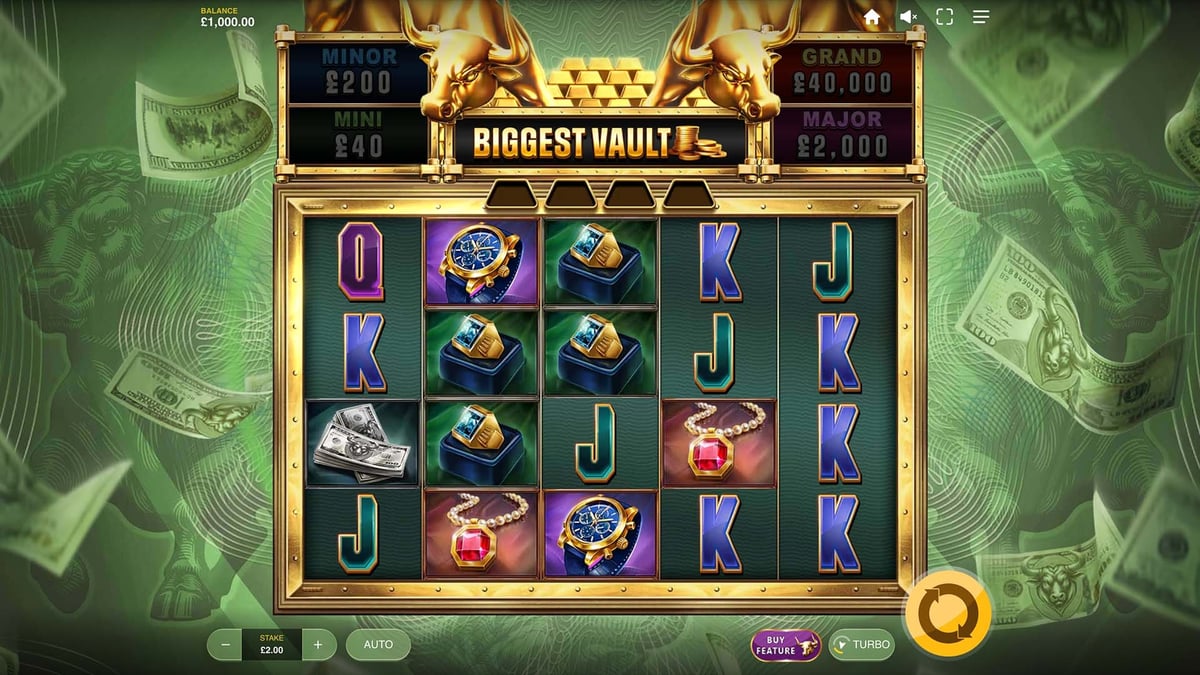Open the hamburger menu
Viewport: 1200px width, 675px height.
pyautogui.click(x=981, y=17)
